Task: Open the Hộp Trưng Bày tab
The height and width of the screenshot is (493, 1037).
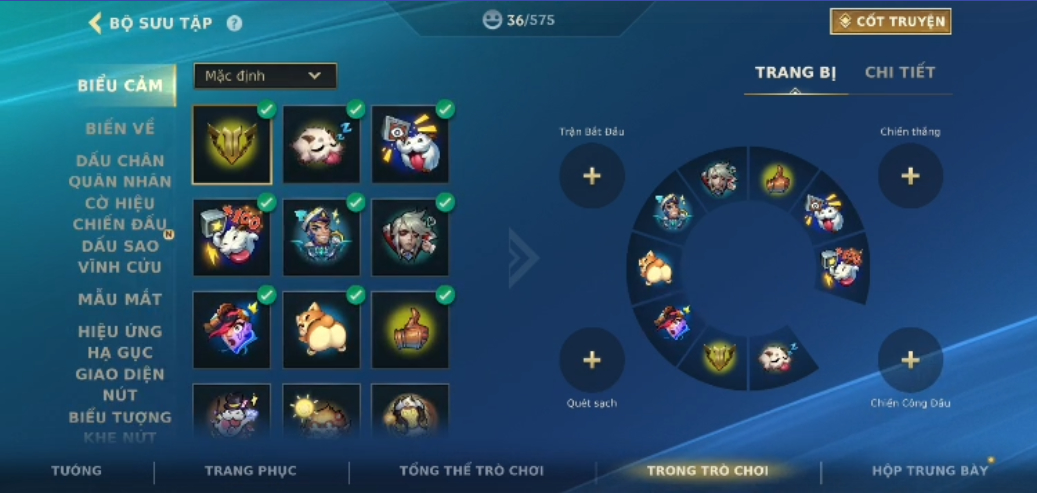Action: (929, 471)
